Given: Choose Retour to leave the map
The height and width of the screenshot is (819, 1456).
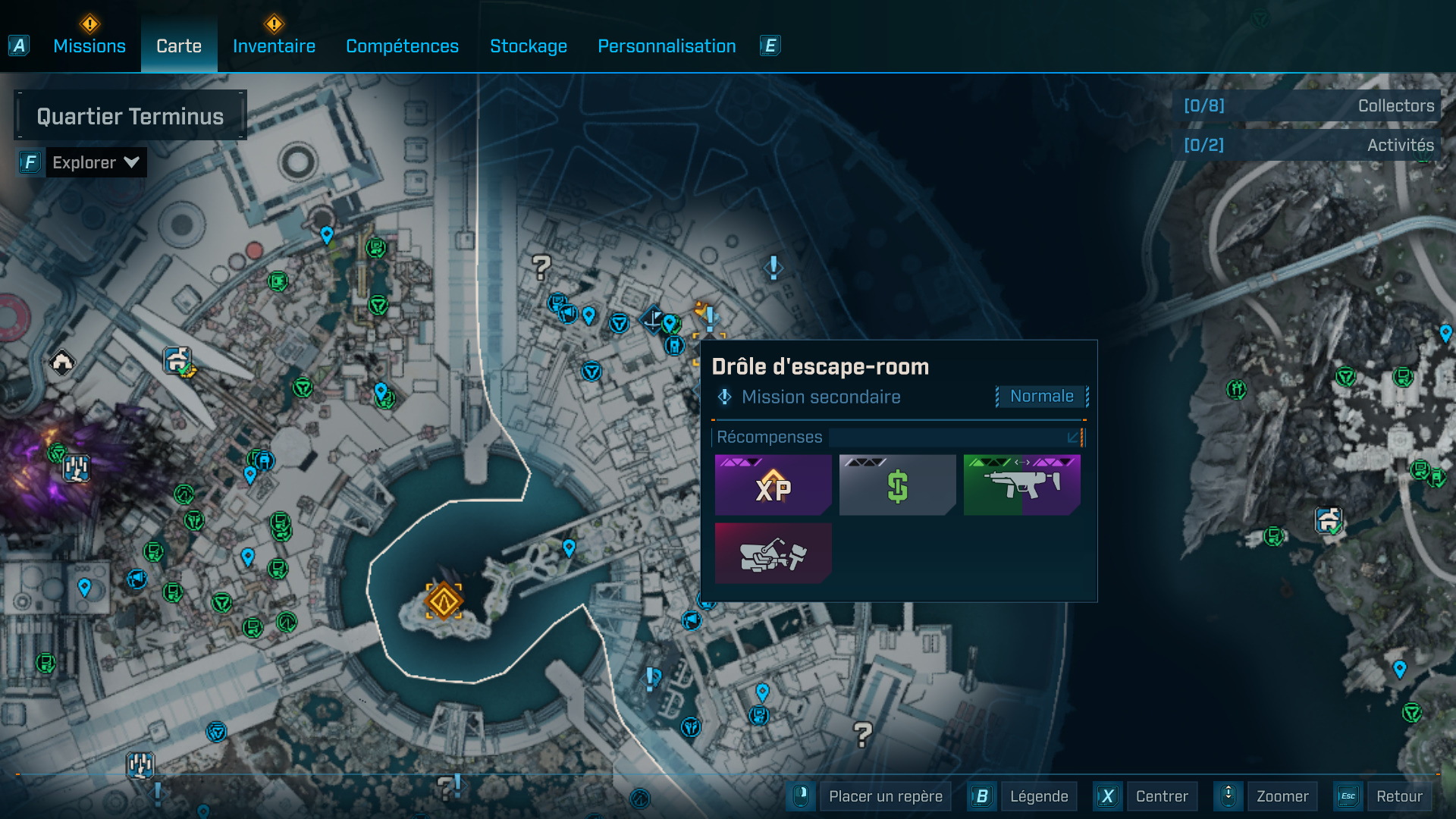Looking at the screenshot, I should click(x=1398, y=796).
